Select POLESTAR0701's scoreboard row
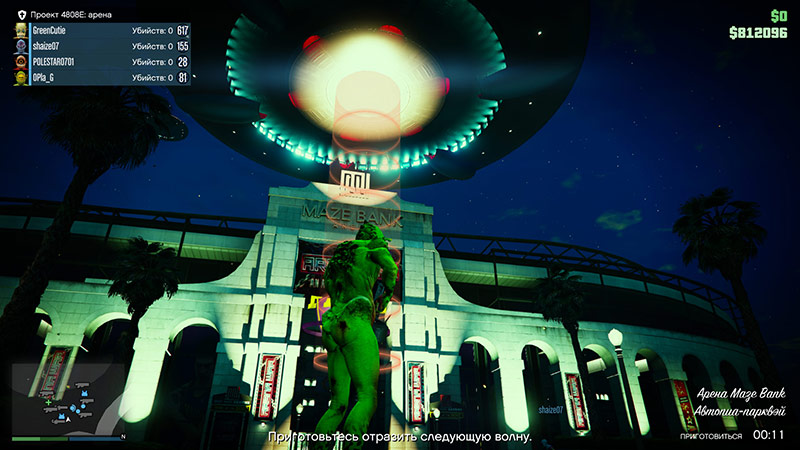The height and width of the screenshot is (450, 800). pyautogui.click(x=102, y=62)
